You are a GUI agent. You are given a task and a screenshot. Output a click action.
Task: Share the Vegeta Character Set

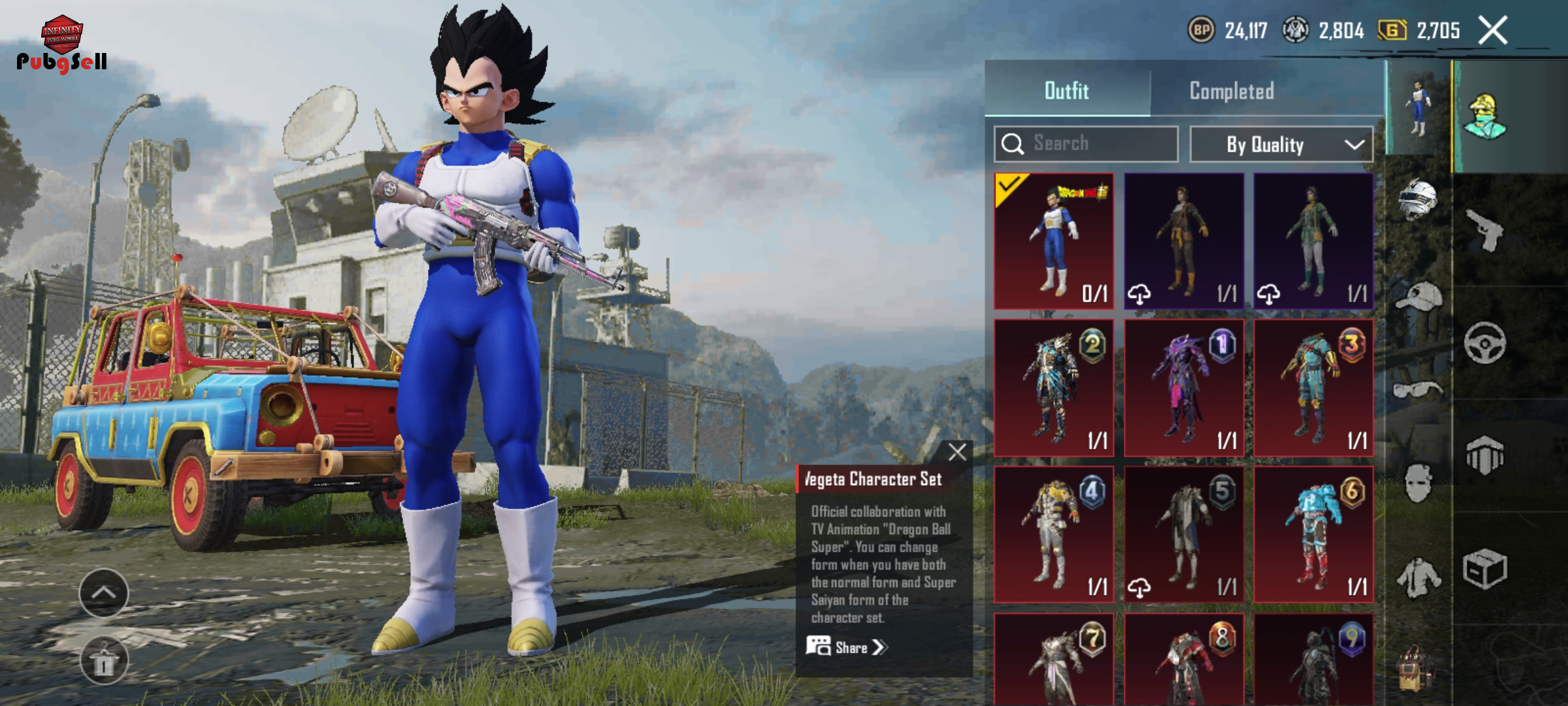click(x=847, y=647)
